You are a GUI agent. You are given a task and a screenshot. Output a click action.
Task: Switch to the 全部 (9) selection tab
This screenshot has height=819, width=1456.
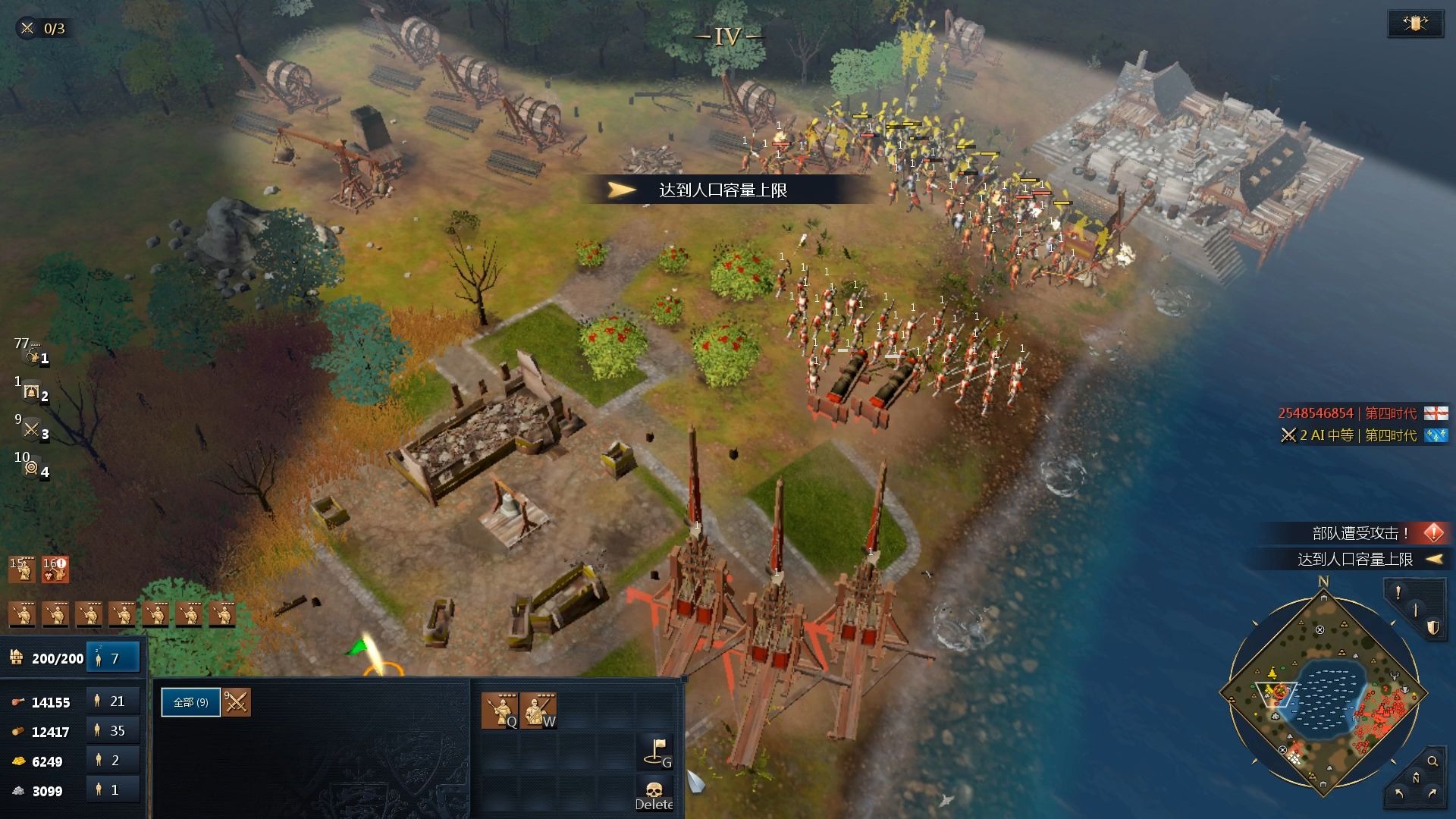pyautogui.click(x=190, y=702)
